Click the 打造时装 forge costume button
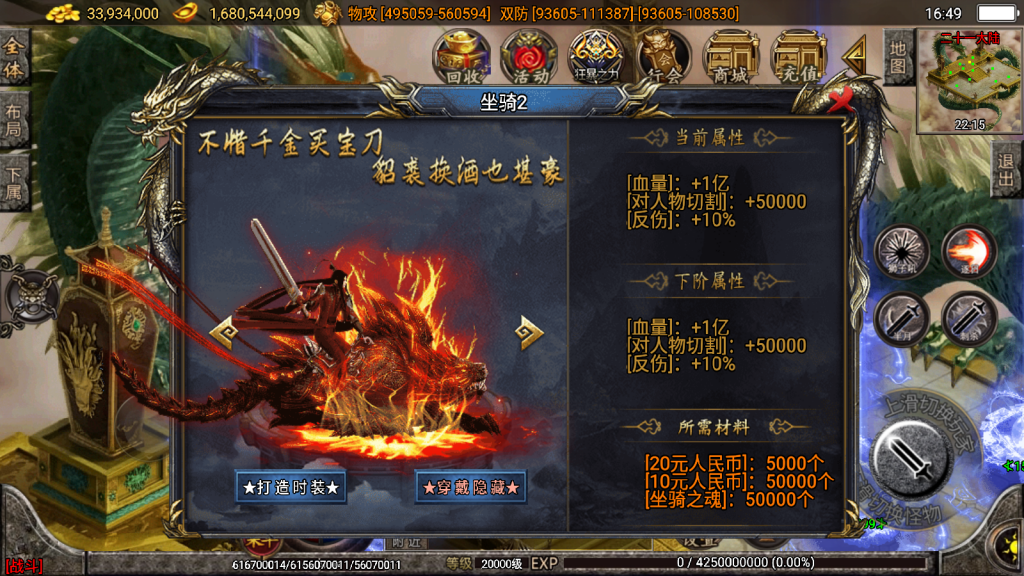 pos(291,488)
